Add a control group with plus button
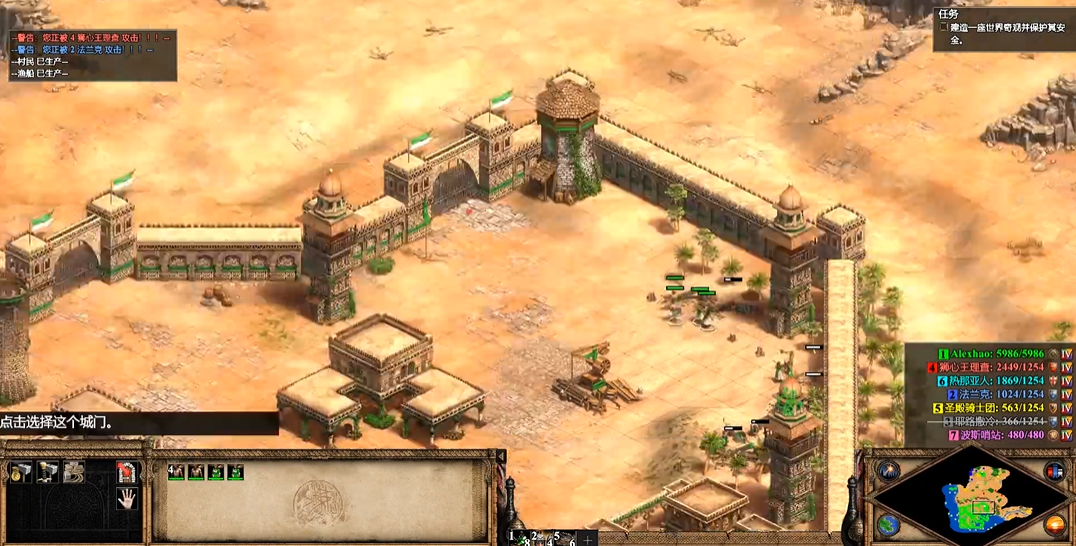This screenshot has height=546, width=1076. [x=588, y=538]
